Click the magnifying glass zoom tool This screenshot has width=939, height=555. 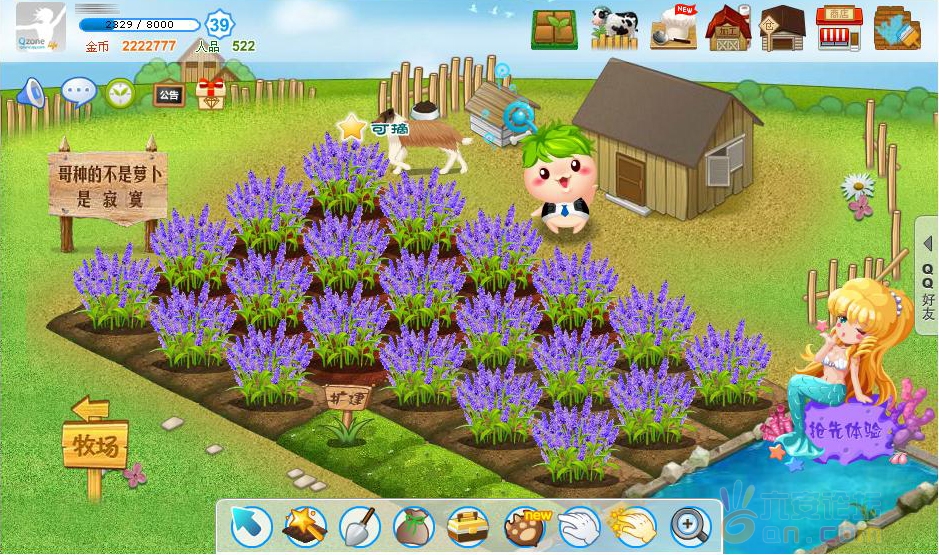coord(689,525)
